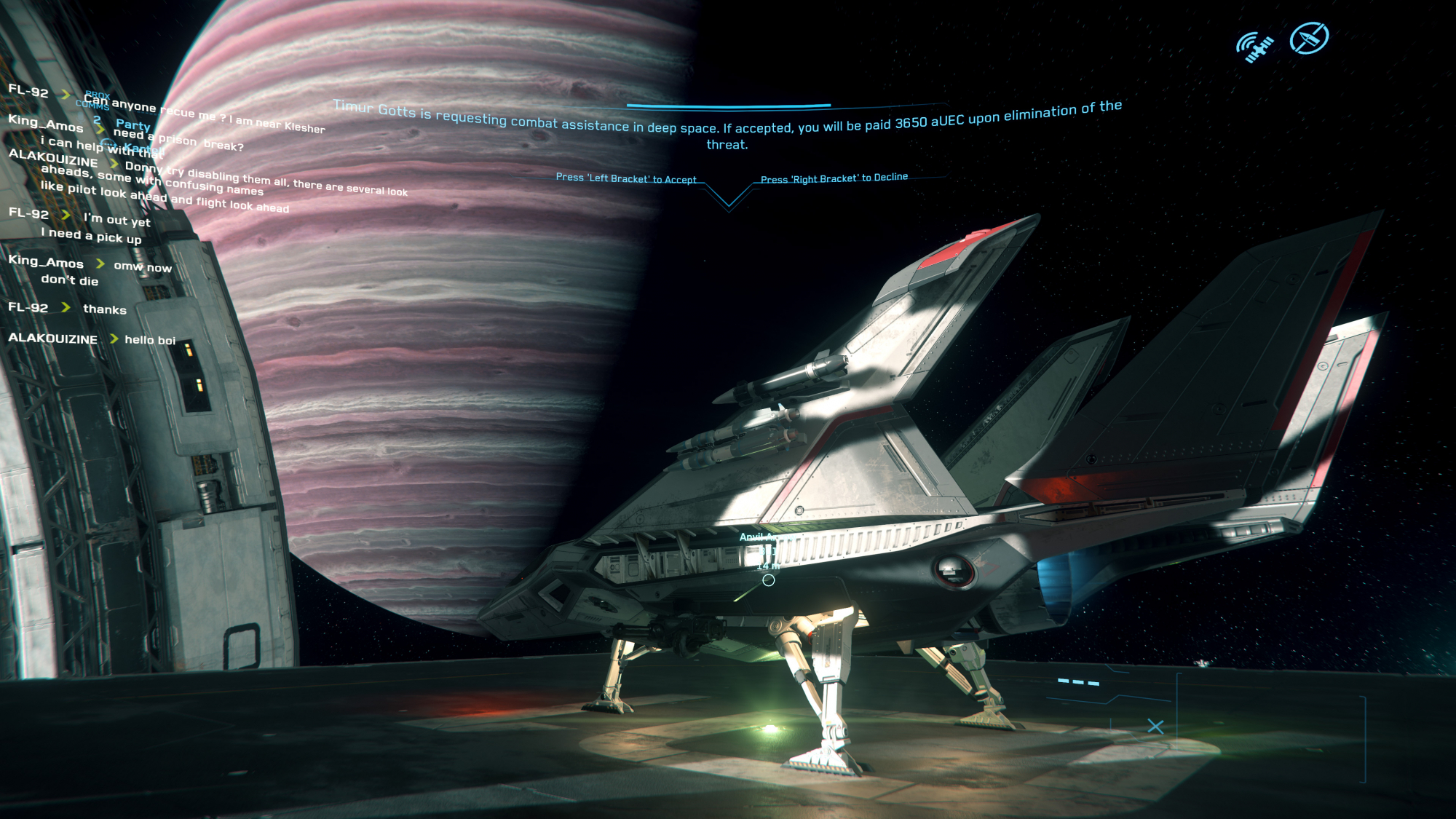The height and width of the screenshot is (819, 1456).
Task: Click the crossed-out circle status icon
Action: (1309, 39)
